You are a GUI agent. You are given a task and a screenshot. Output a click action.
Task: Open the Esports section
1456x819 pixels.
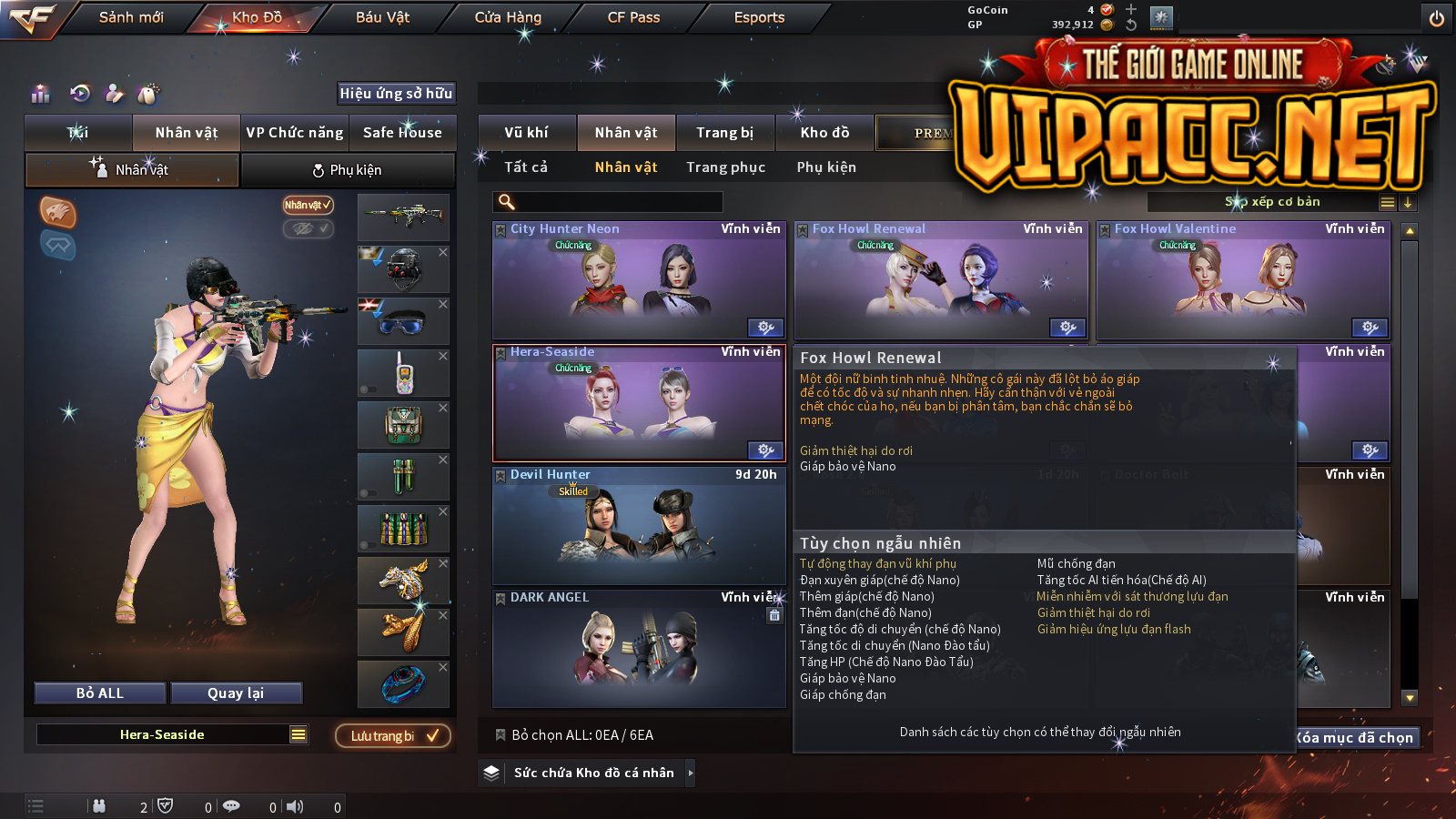pyautogui.click(x=759, y=17)
